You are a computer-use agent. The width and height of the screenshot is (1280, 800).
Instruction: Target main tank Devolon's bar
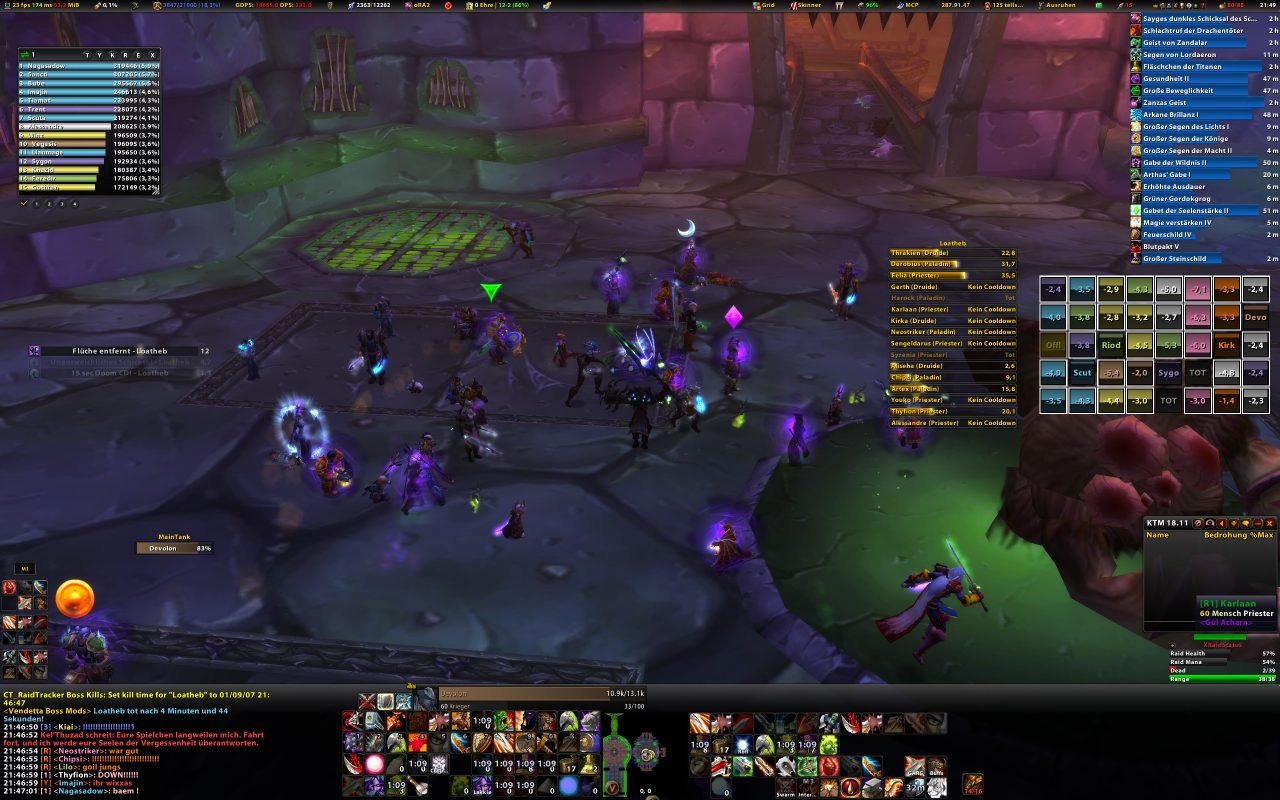click(175, 548)
